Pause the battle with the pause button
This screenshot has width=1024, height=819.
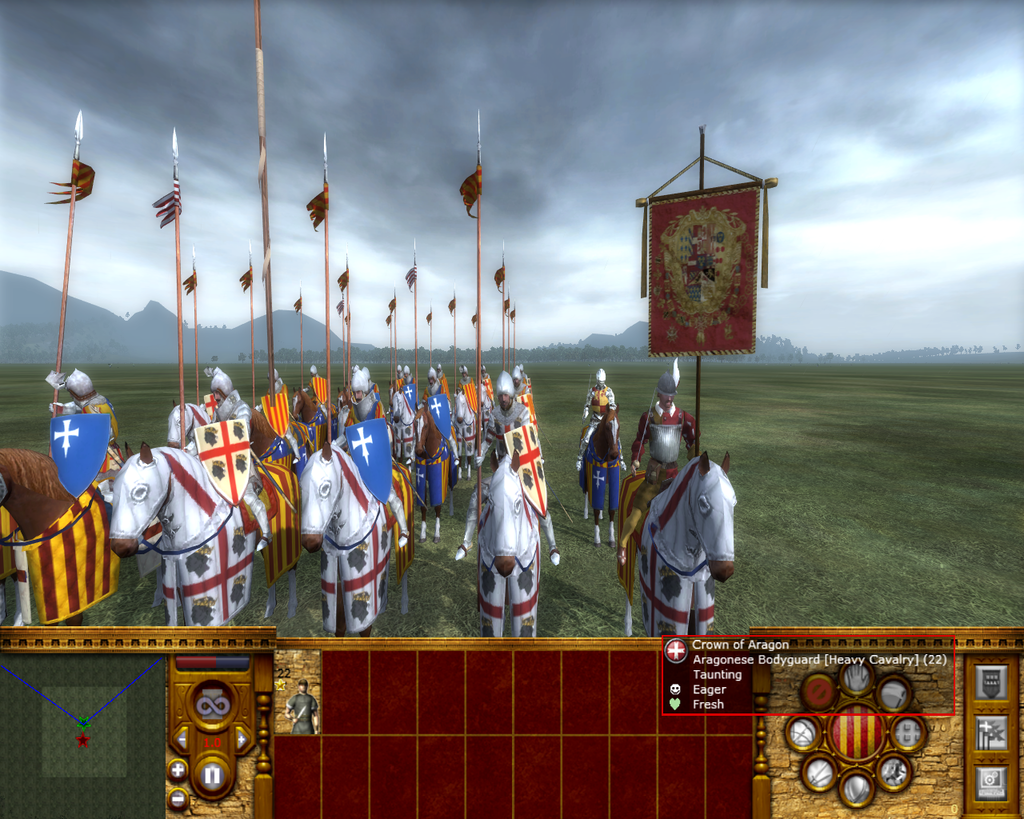(x=211, y=773)
